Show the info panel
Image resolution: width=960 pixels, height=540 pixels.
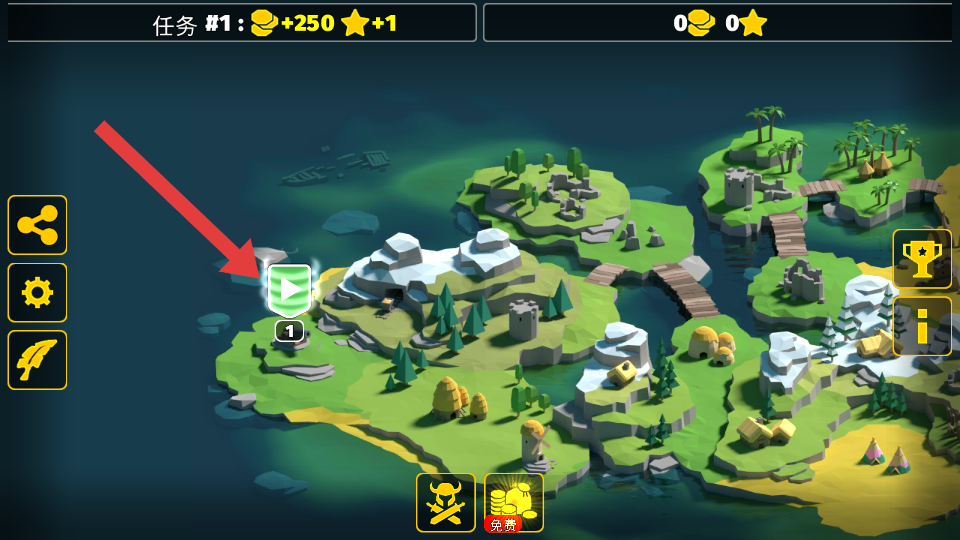921,326
